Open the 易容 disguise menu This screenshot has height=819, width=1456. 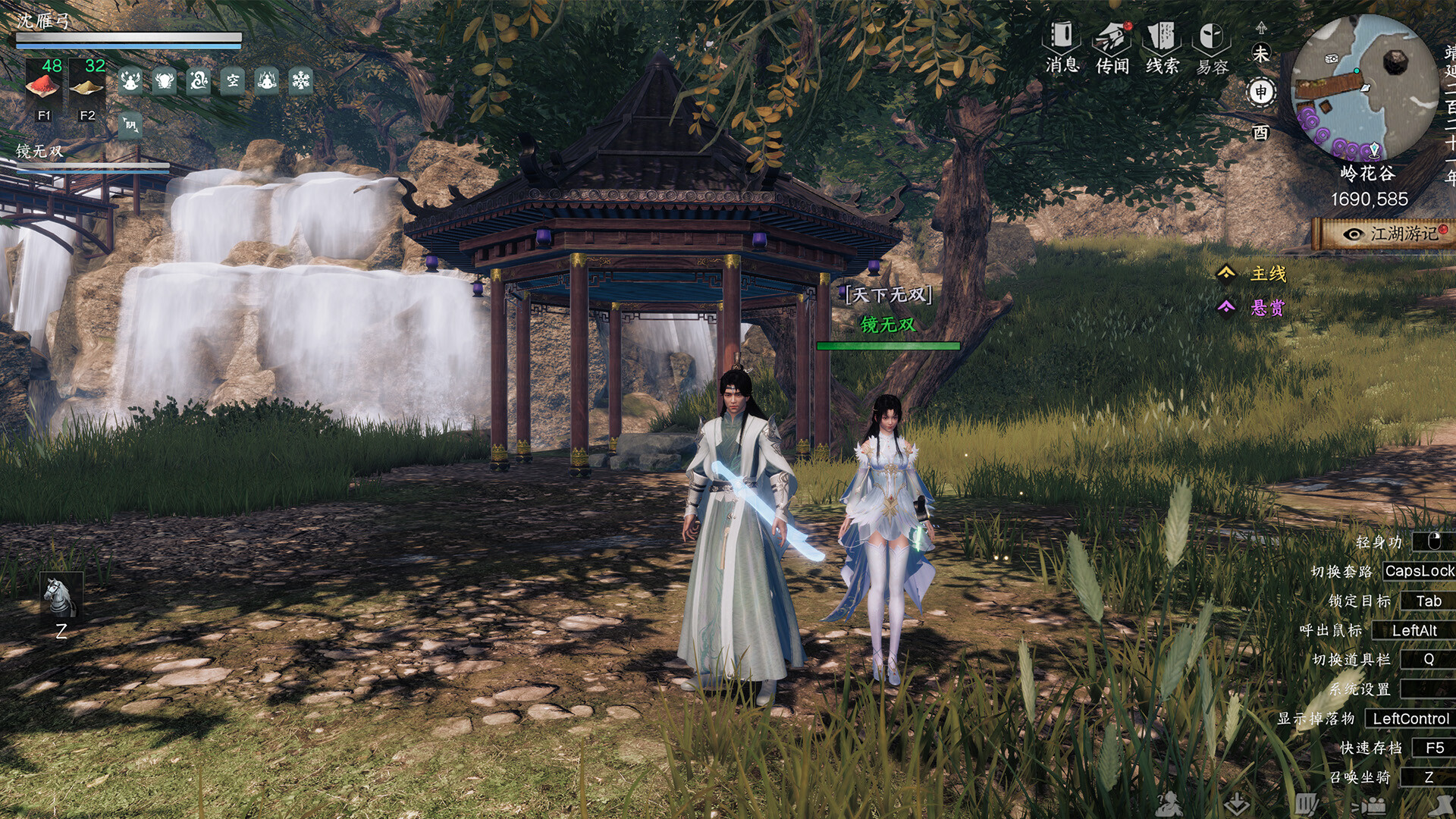click(x=1212, y=47)
